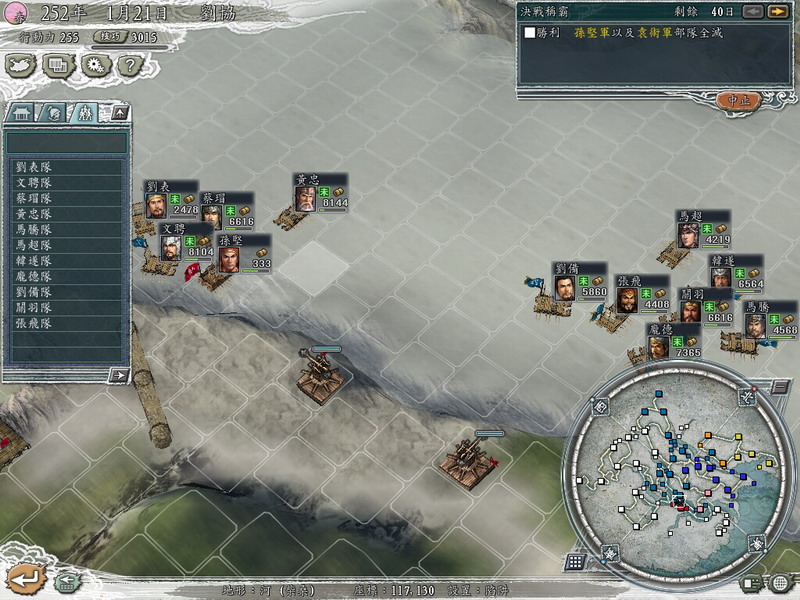Image resolution: width=800 pixels, height=600 pixels.
Task: Open the help question mark button
Action: coord(126,66)
